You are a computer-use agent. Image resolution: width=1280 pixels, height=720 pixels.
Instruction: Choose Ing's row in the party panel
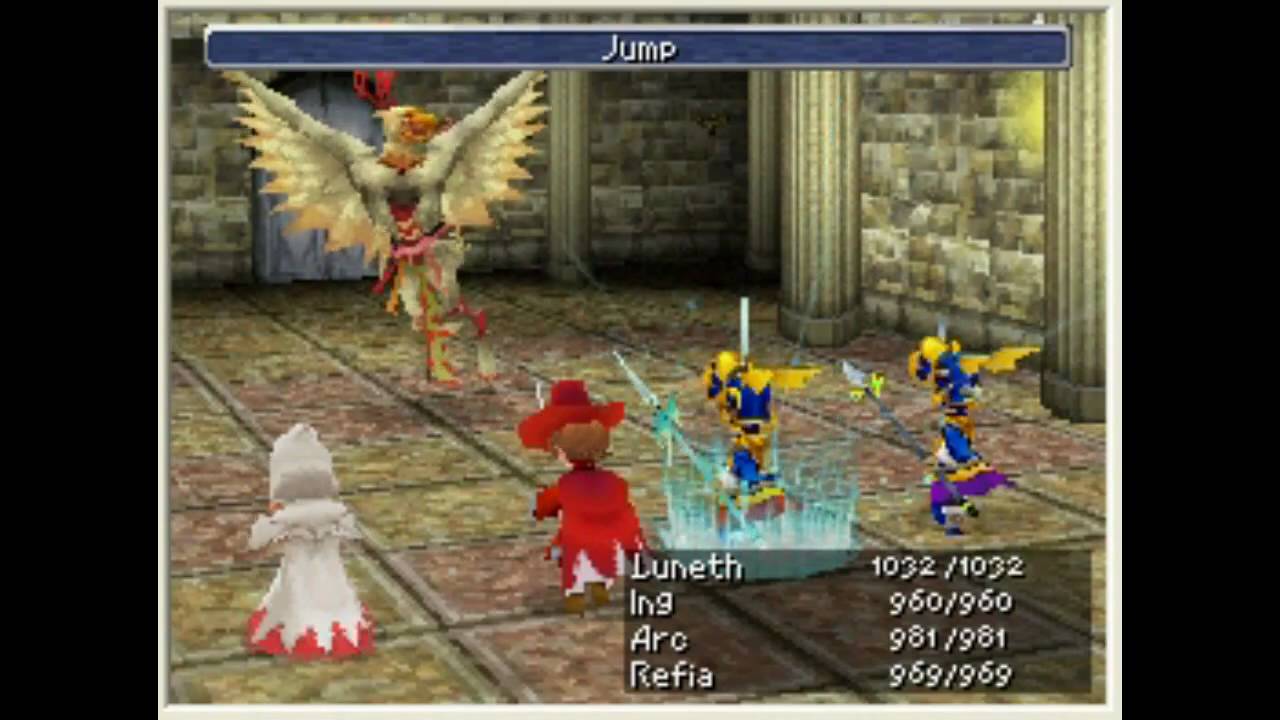(652, 603)
